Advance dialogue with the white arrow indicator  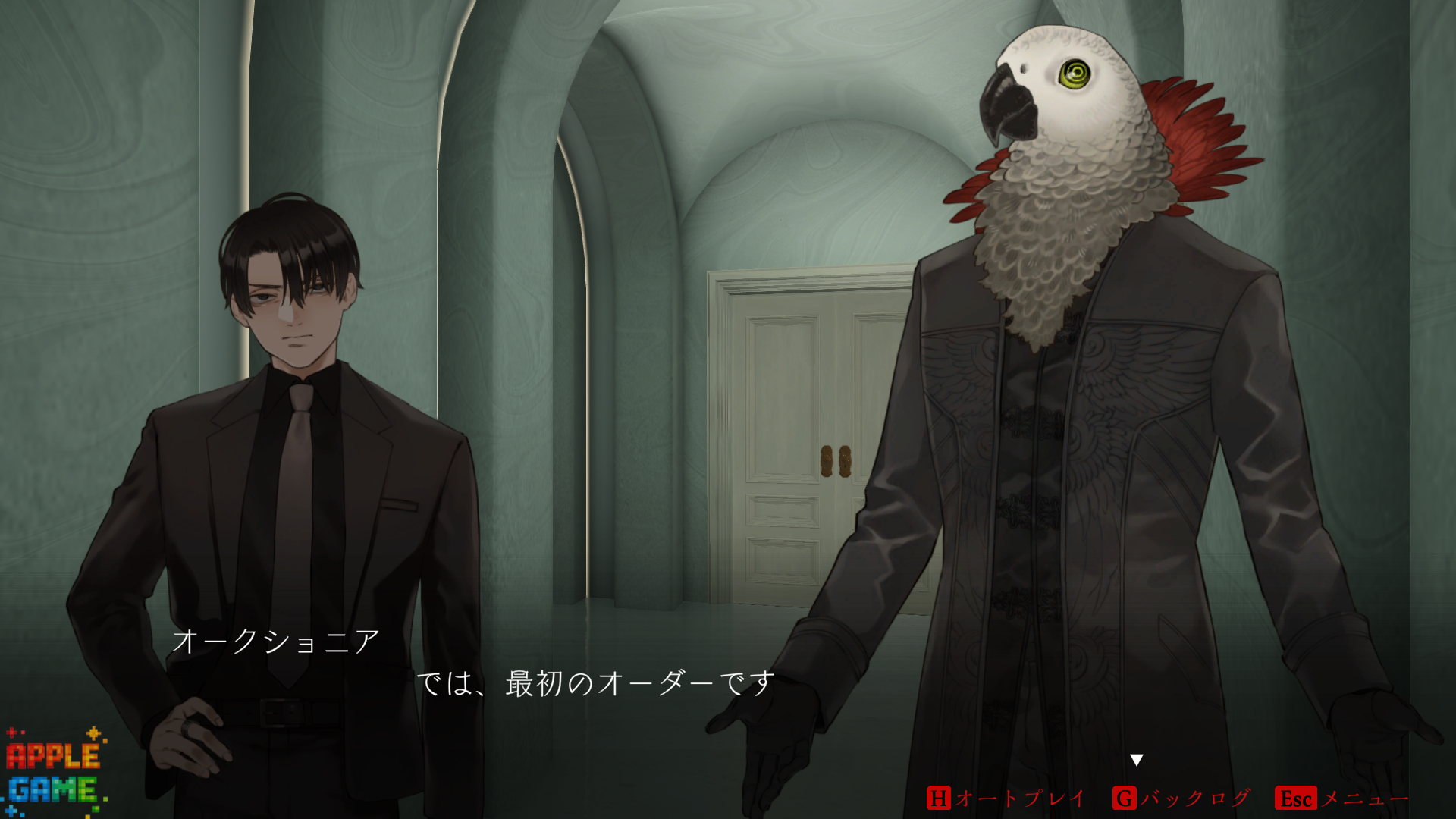[1136, 760]
